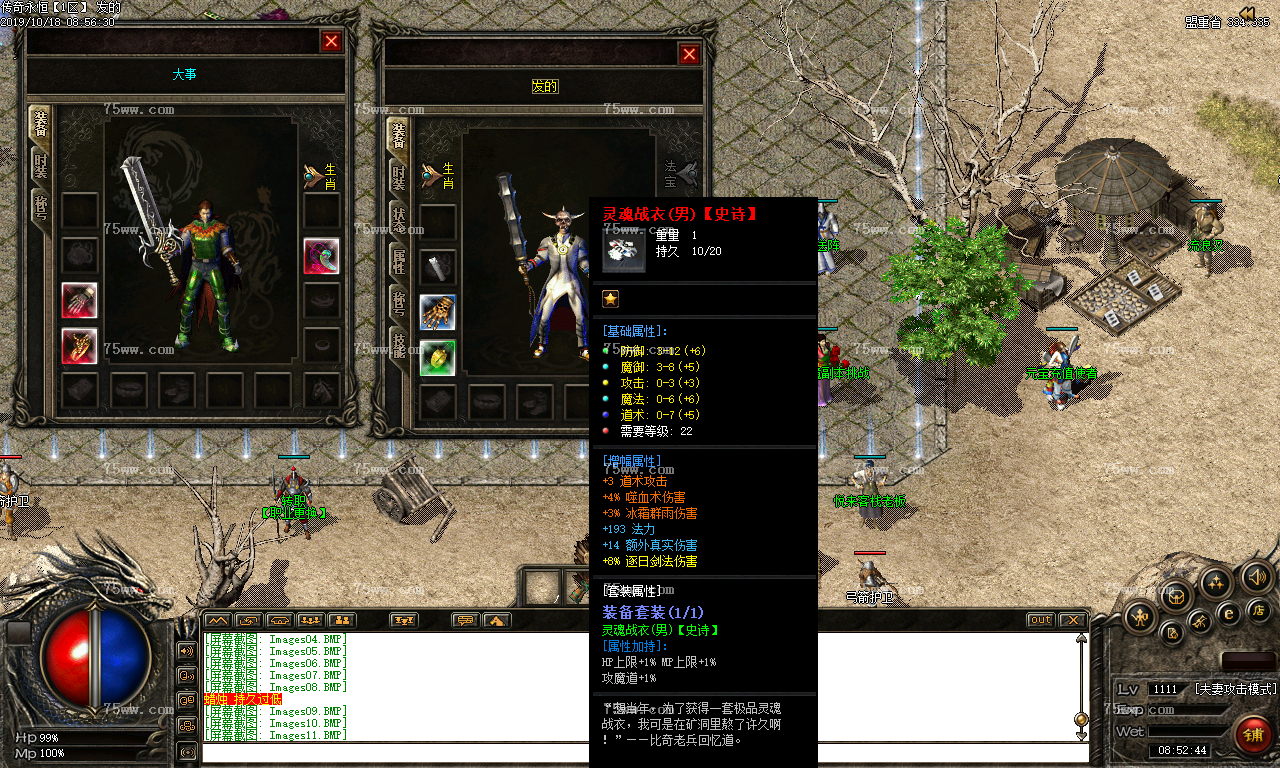The image size is (1280, 768).
Task: Close the 发的 character equipment window
Action: [x=689, y=55]
